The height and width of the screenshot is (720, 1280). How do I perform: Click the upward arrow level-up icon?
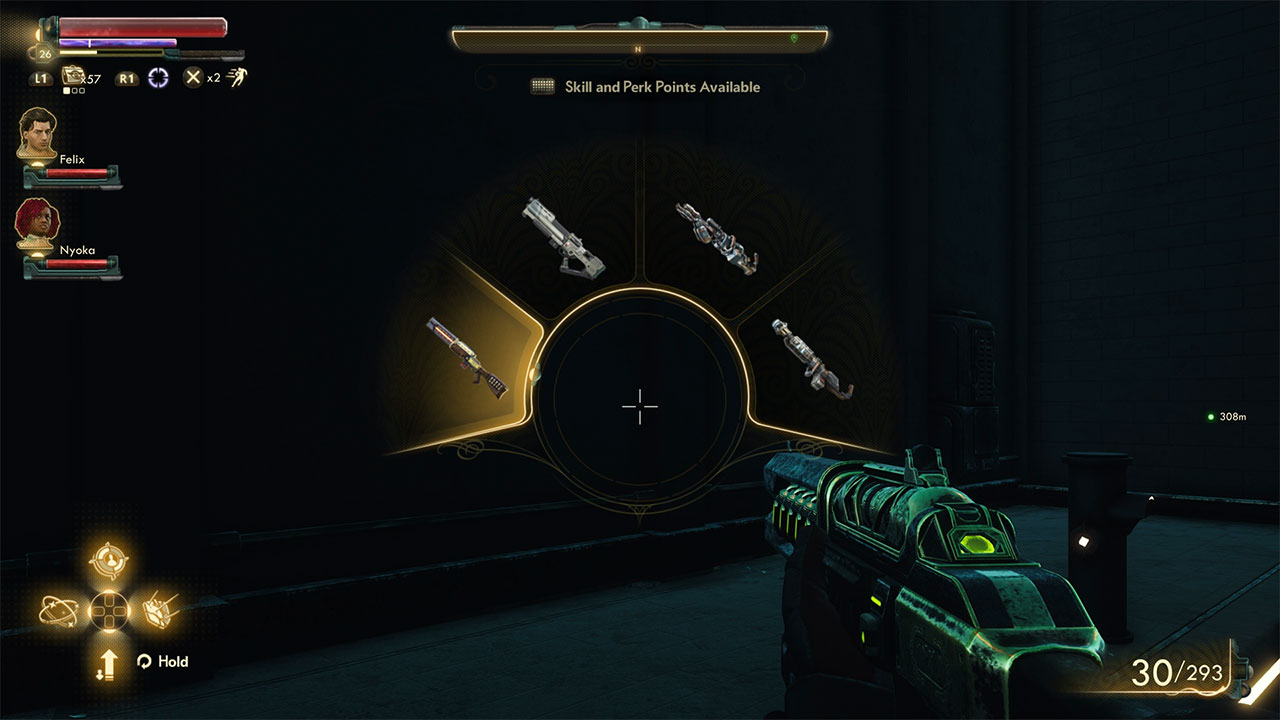tap(105, 662)
